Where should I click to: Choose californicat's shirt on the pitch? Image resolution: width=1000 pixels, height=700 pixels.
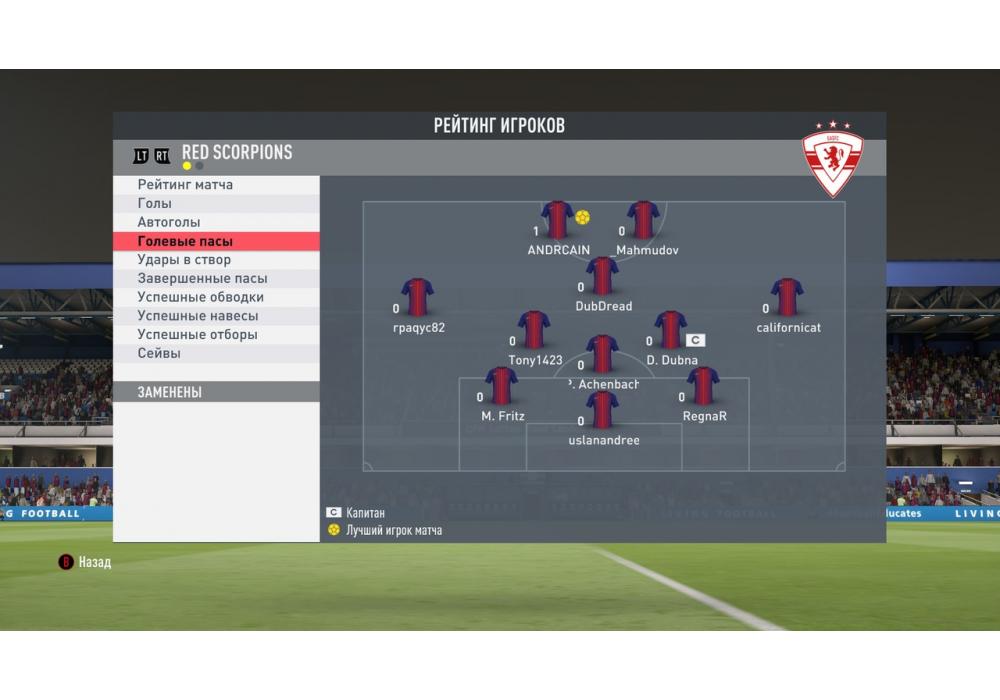[x=787, y=297]
